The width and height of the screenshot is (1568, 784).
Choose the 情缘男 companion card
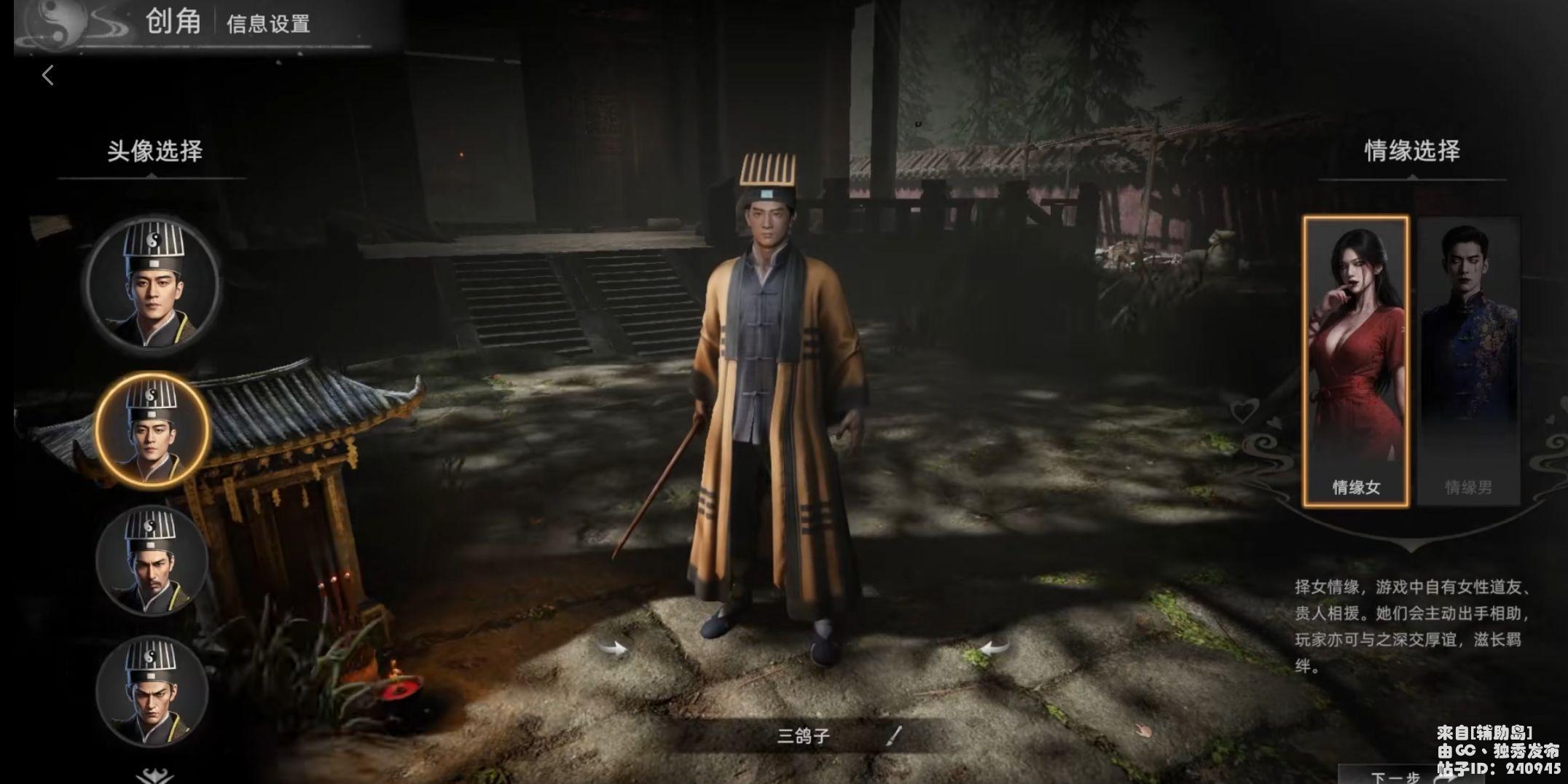(x=1468, y=361)
